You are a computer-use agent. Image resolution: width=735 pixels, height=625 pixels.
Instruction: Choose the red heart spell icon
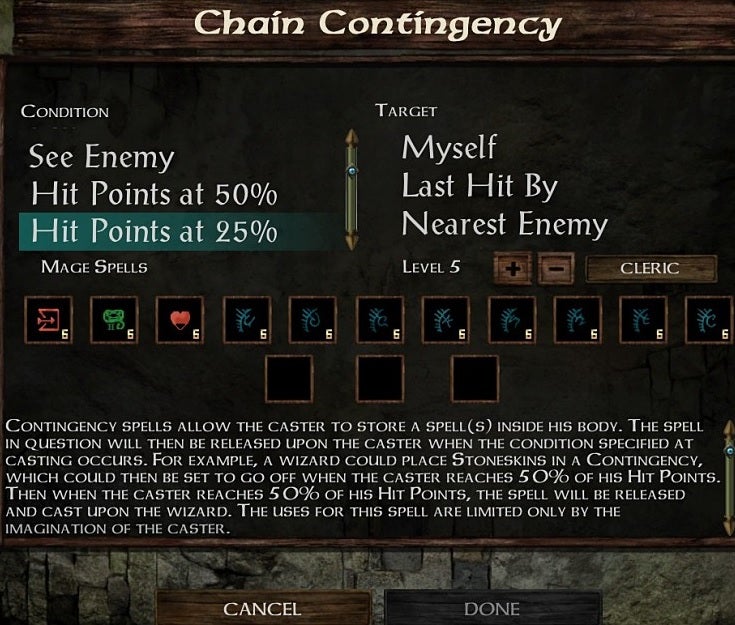pyautogui.click(x=179, y=320)
